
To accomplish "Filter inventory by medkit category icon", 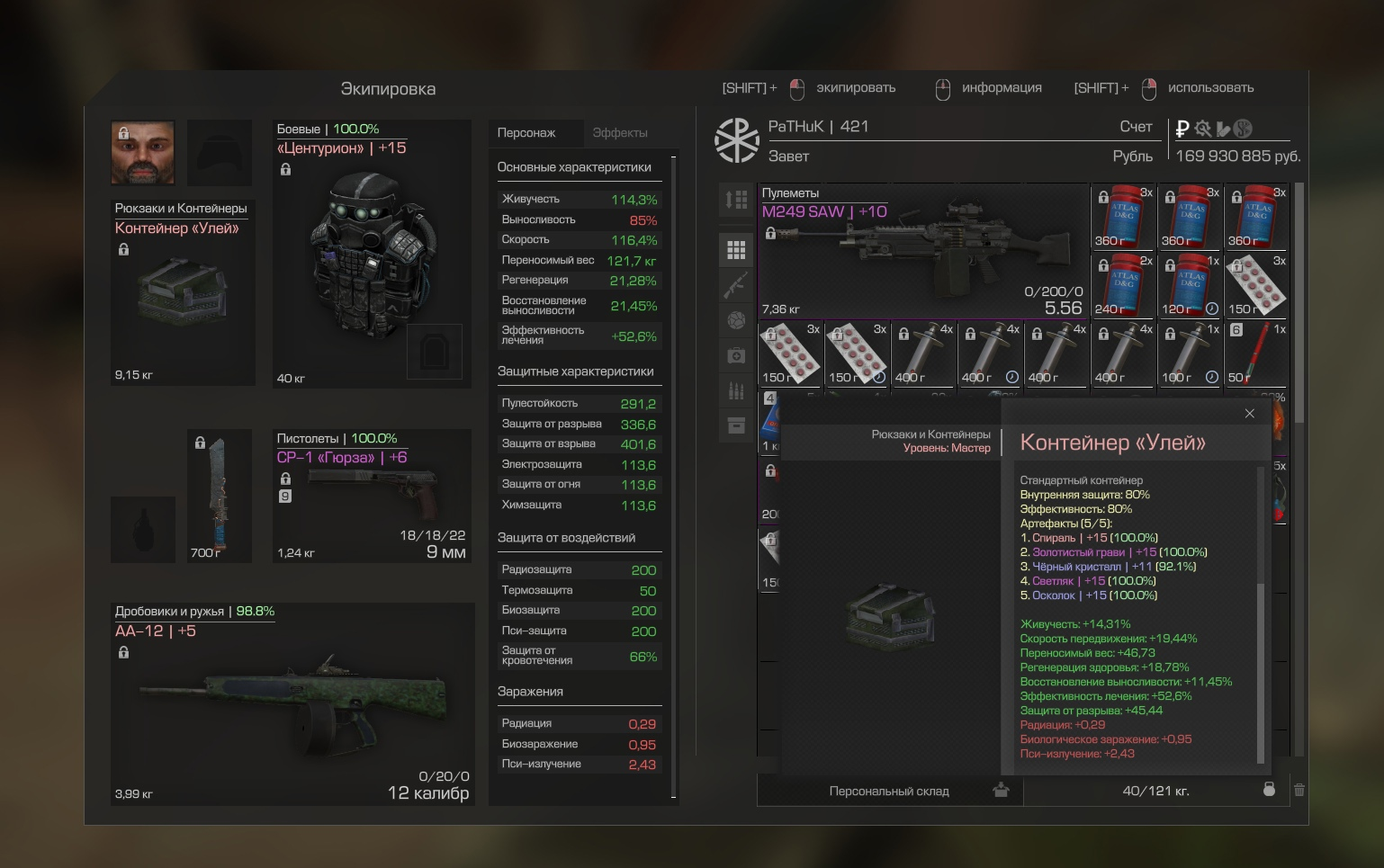I will click(x=736, y=356).
